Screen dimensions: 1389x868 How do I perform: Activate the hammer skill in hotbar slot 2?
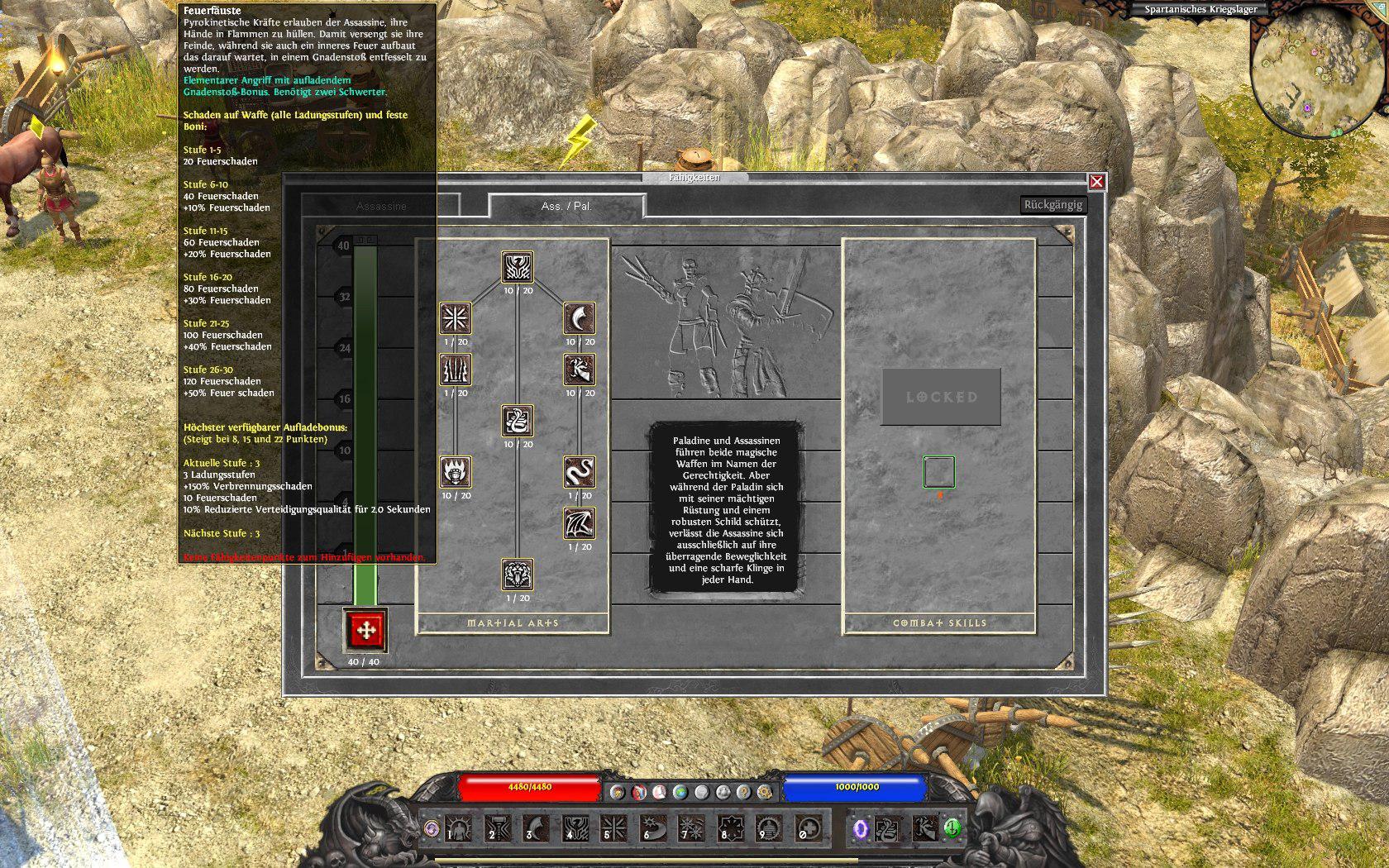(499, 827)
